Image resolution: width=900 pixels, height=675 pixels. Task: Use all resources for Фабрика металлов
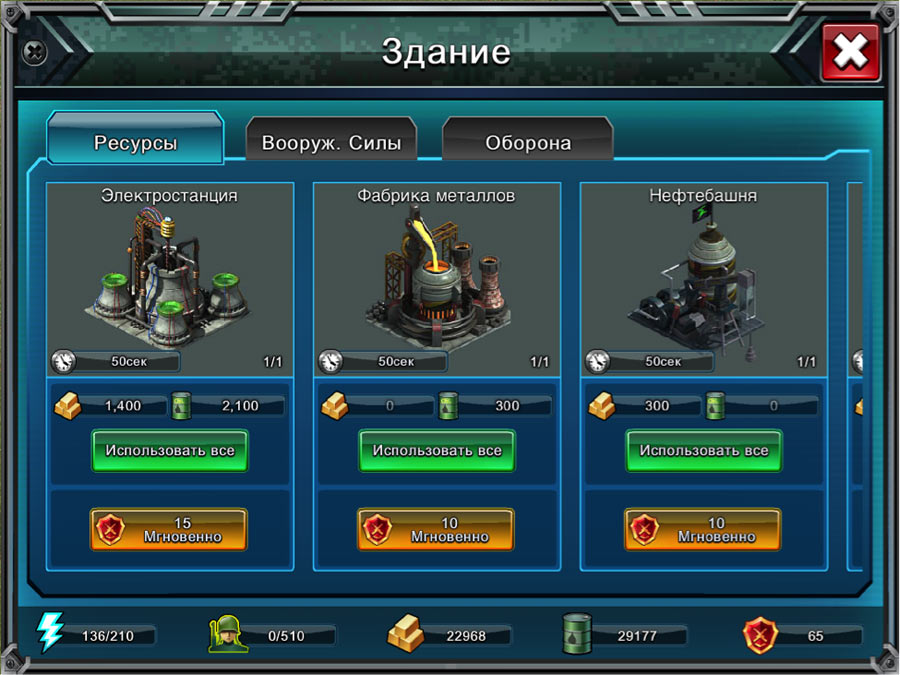tap(437, 451)
